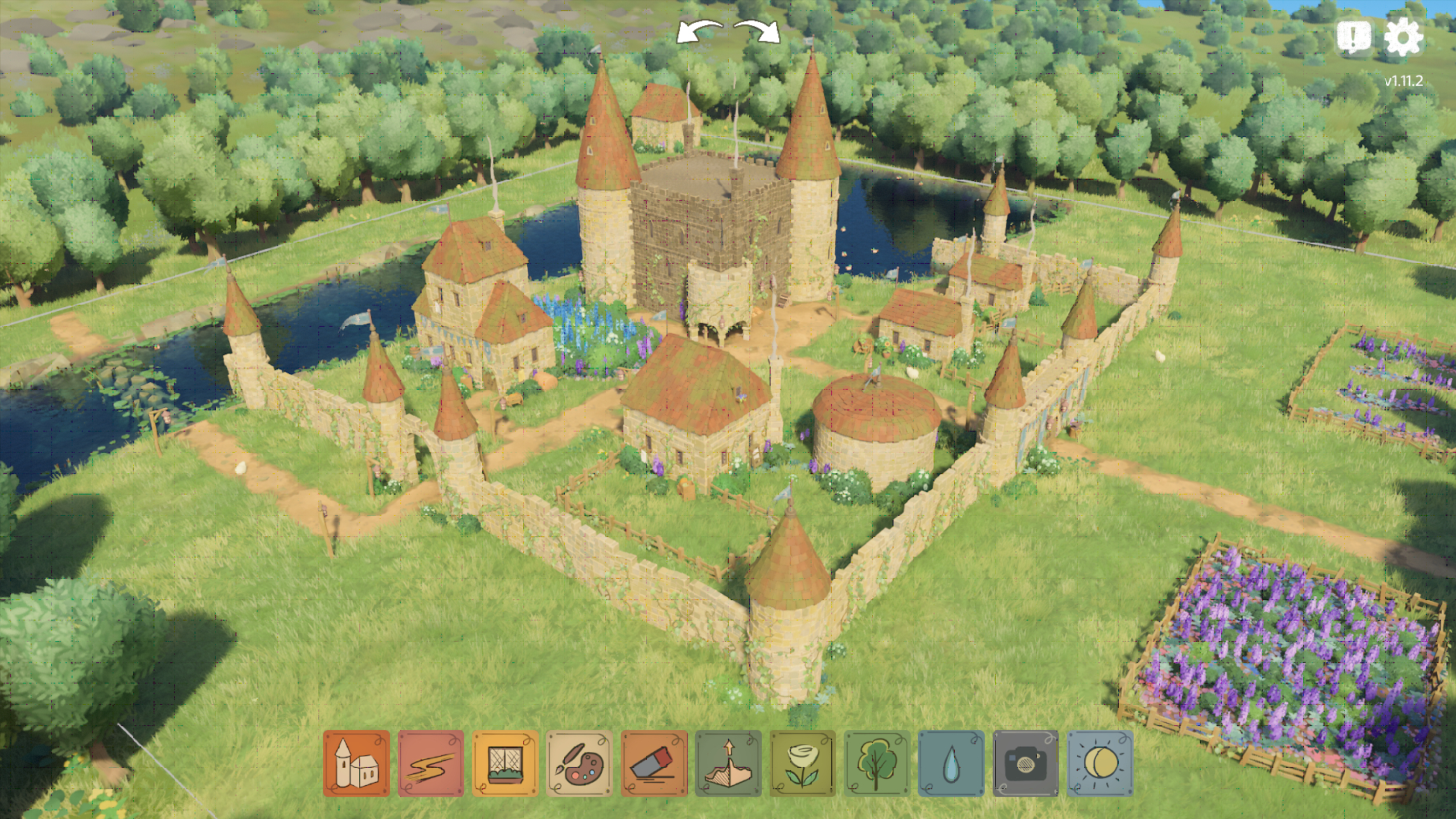The image size is (1456, 819).
Task: Click the undo left arrow
Action: [x=700, y=31]
